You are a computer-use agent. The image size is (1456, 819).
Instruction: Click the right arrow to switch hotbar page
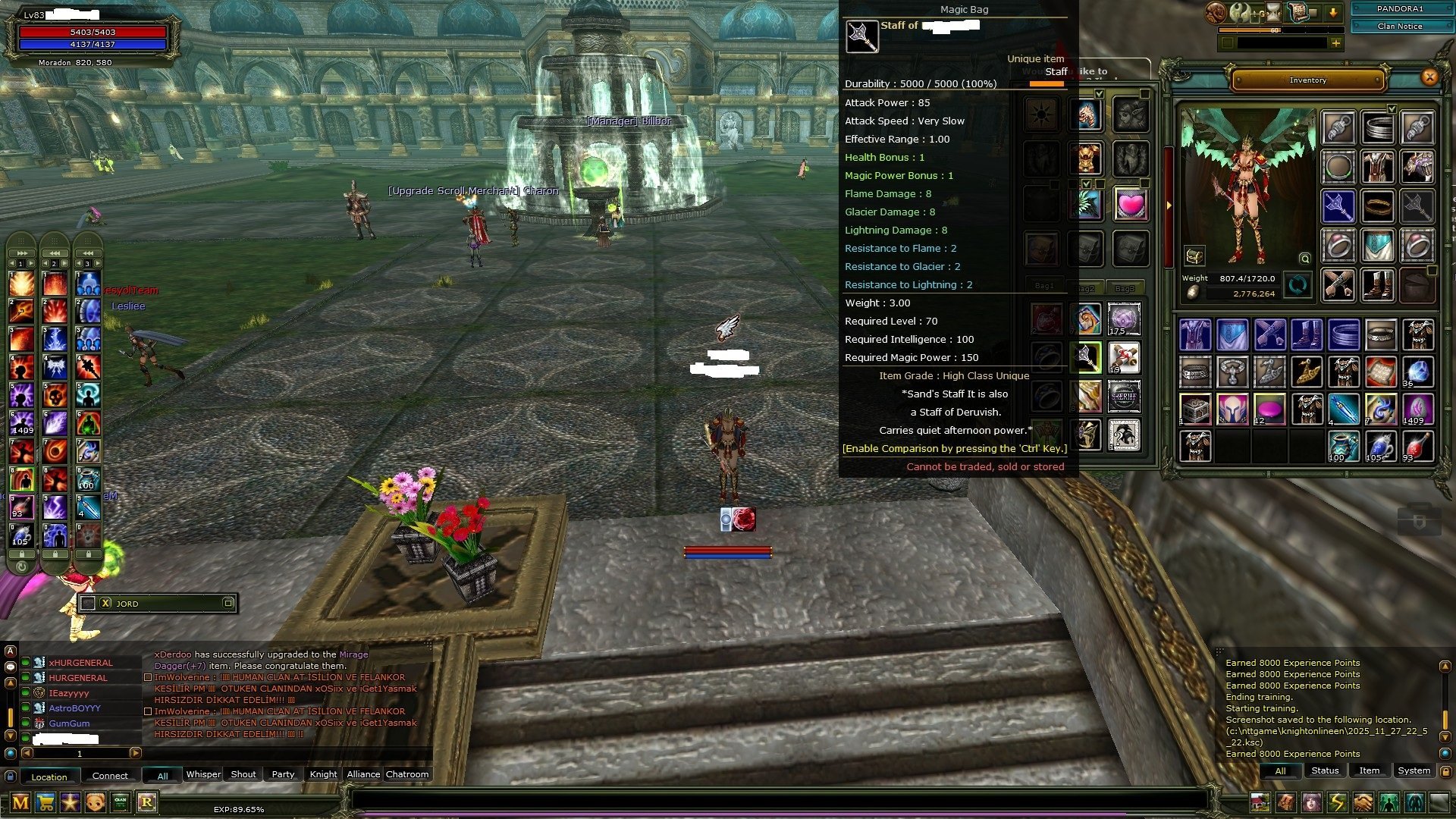31,263
